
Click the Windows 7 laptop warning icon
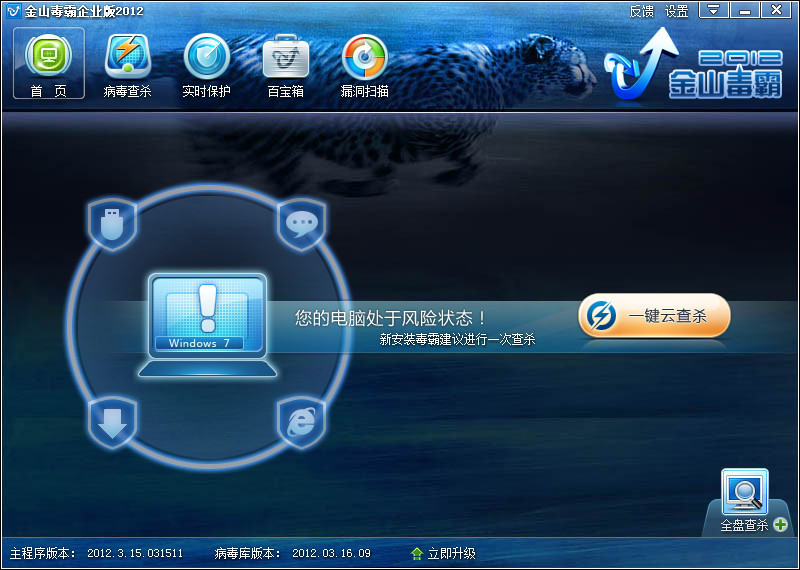(x=208, y=322)
